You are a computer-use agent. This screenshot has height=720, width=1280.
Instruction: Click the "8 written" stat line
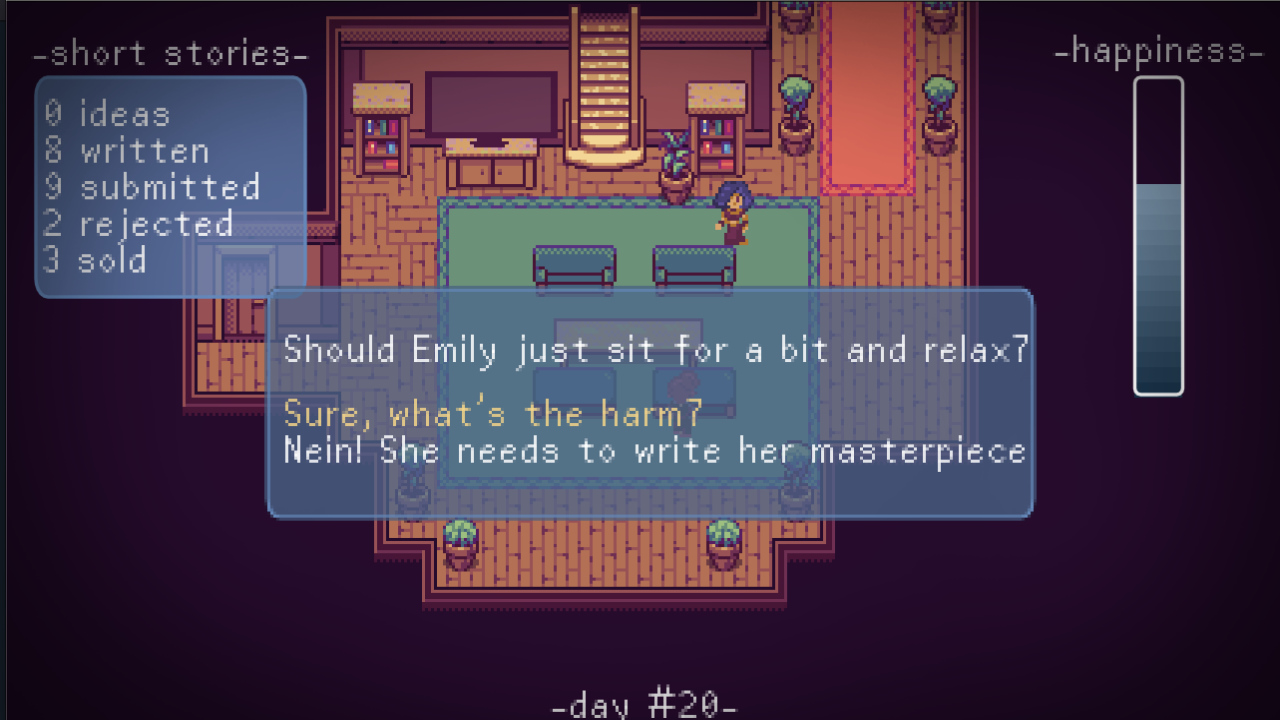click(x=124, y=151)
